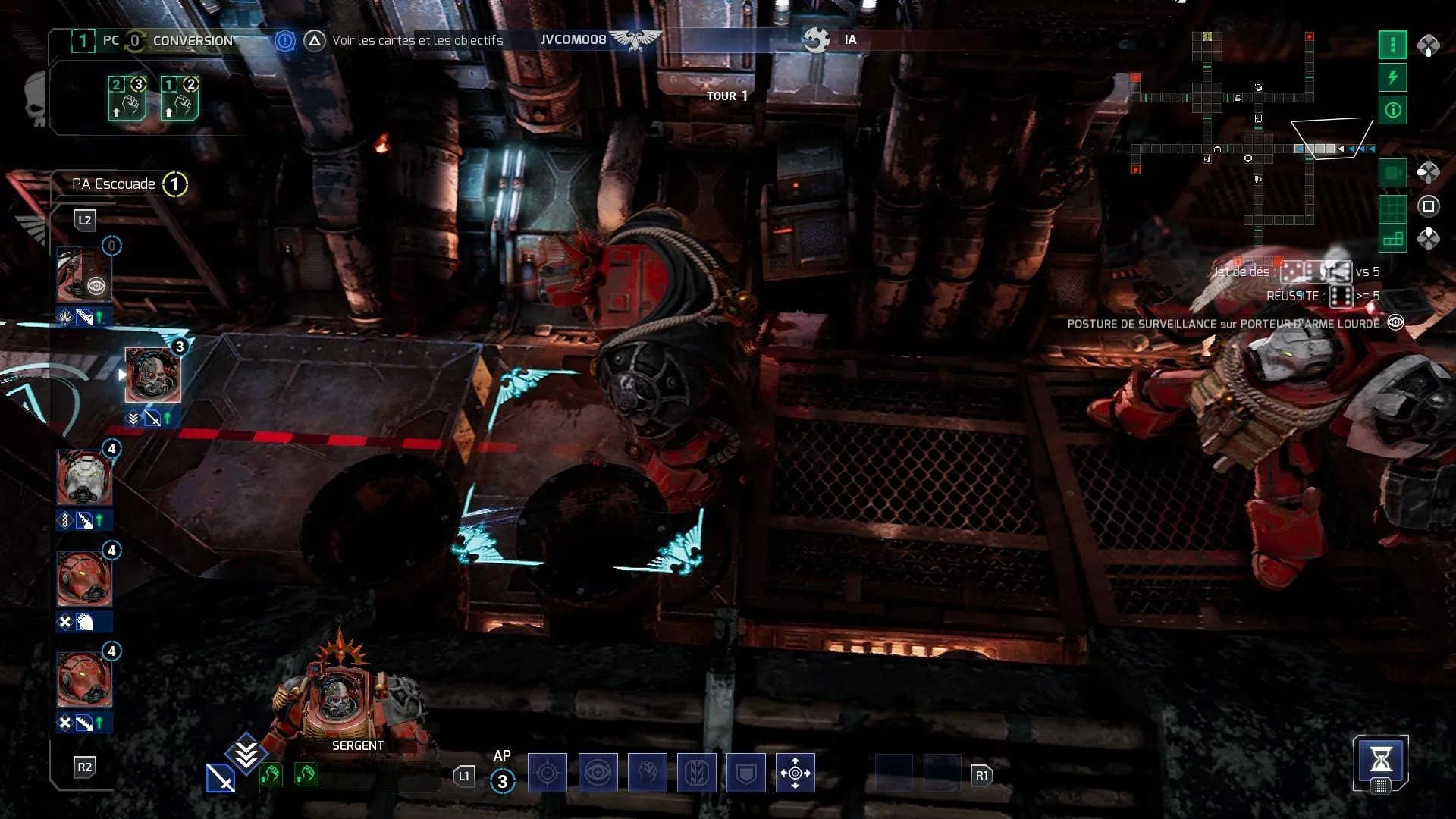Expand the R2 panel at the bottom left
The image size is (1456, 819).
coord(86,767)
